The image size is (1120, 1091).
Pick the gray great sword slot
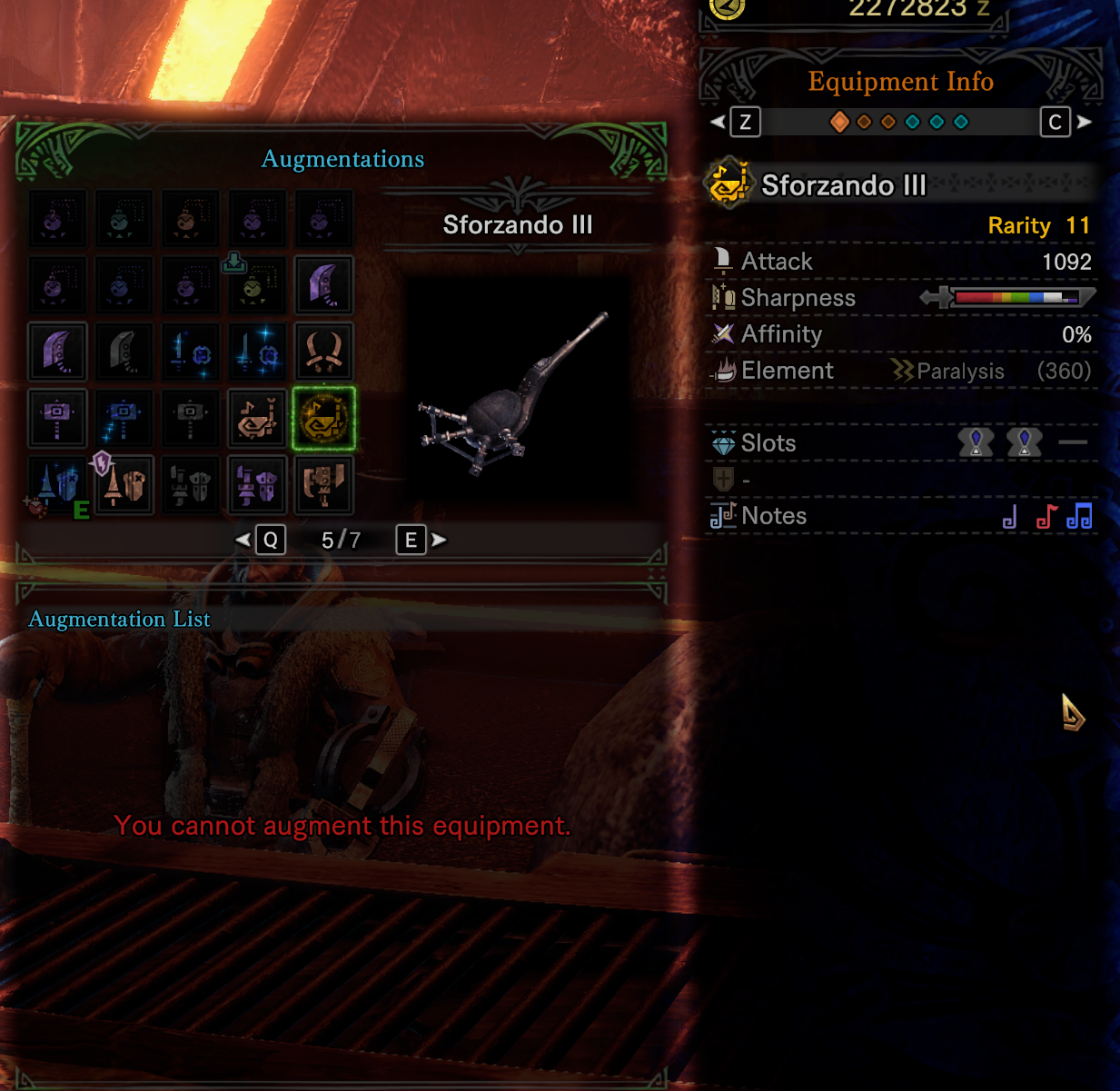(x=124, y=352)
